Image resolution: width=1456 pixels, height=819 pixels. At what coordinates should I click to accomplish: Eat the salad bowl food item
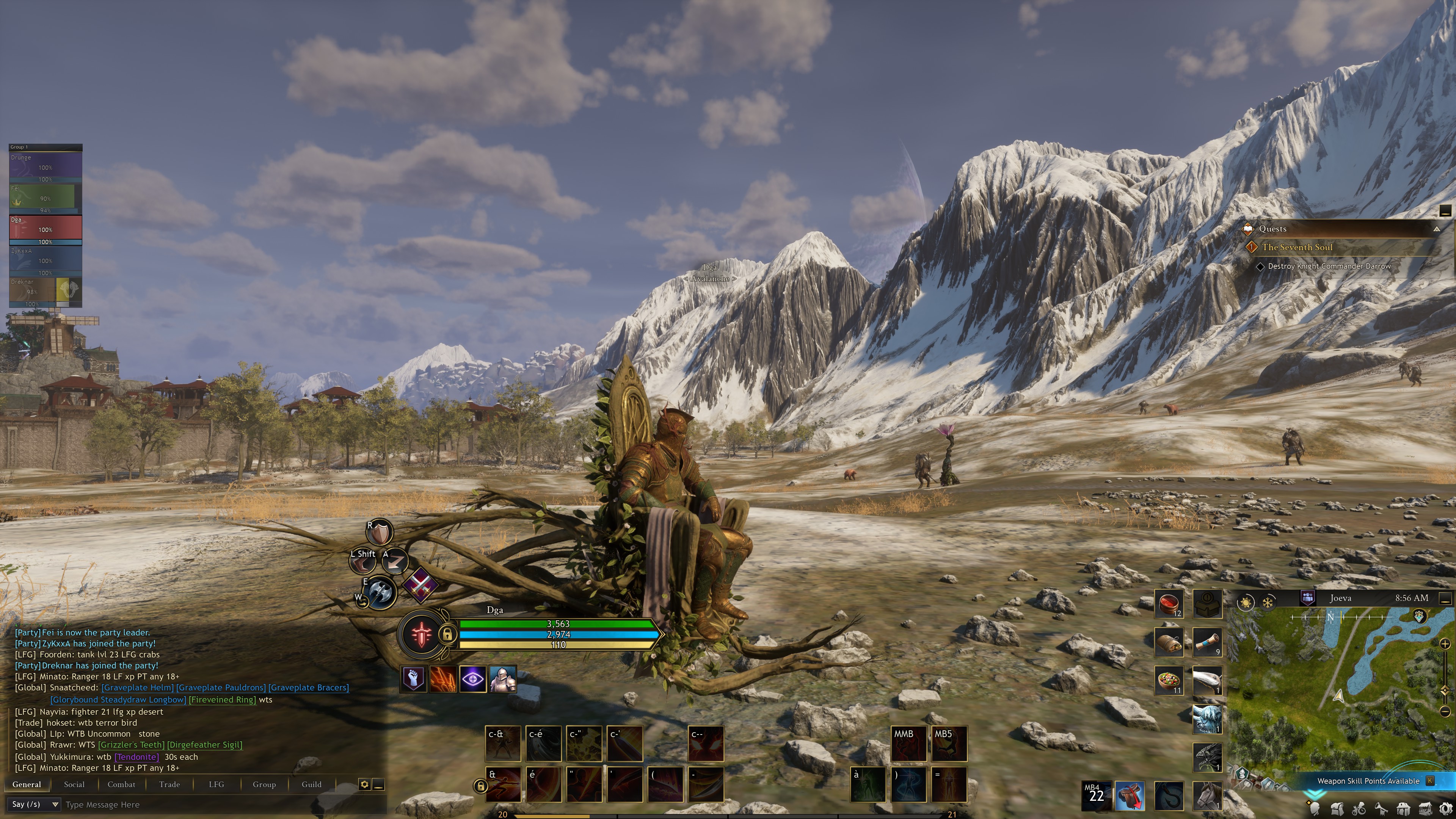click(1168, 680)
